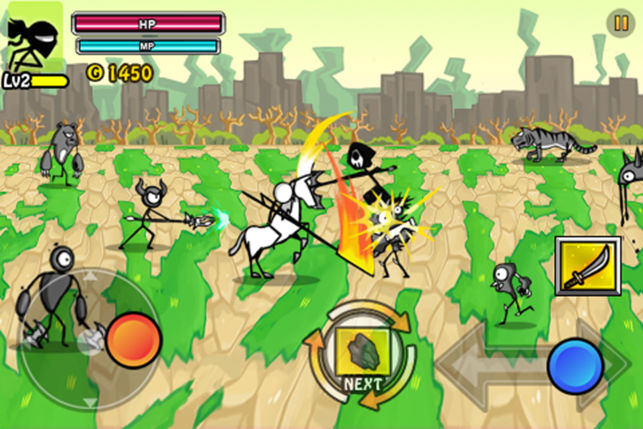
Task: Tap the orange joystick ball
Action: point(133,338)
